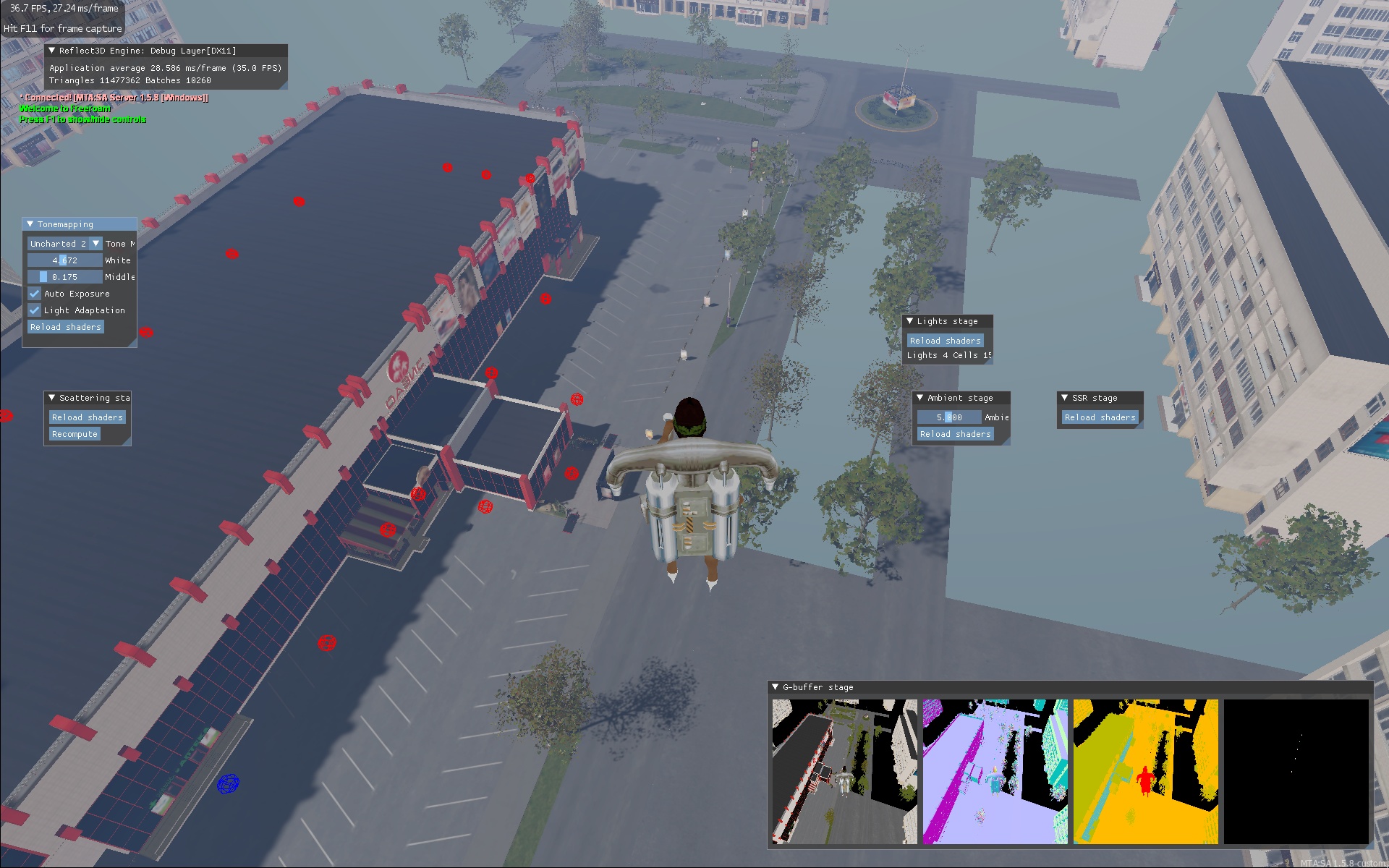
Task: Reload shaders in the SSR stage panel
Action: [1100, 417]
